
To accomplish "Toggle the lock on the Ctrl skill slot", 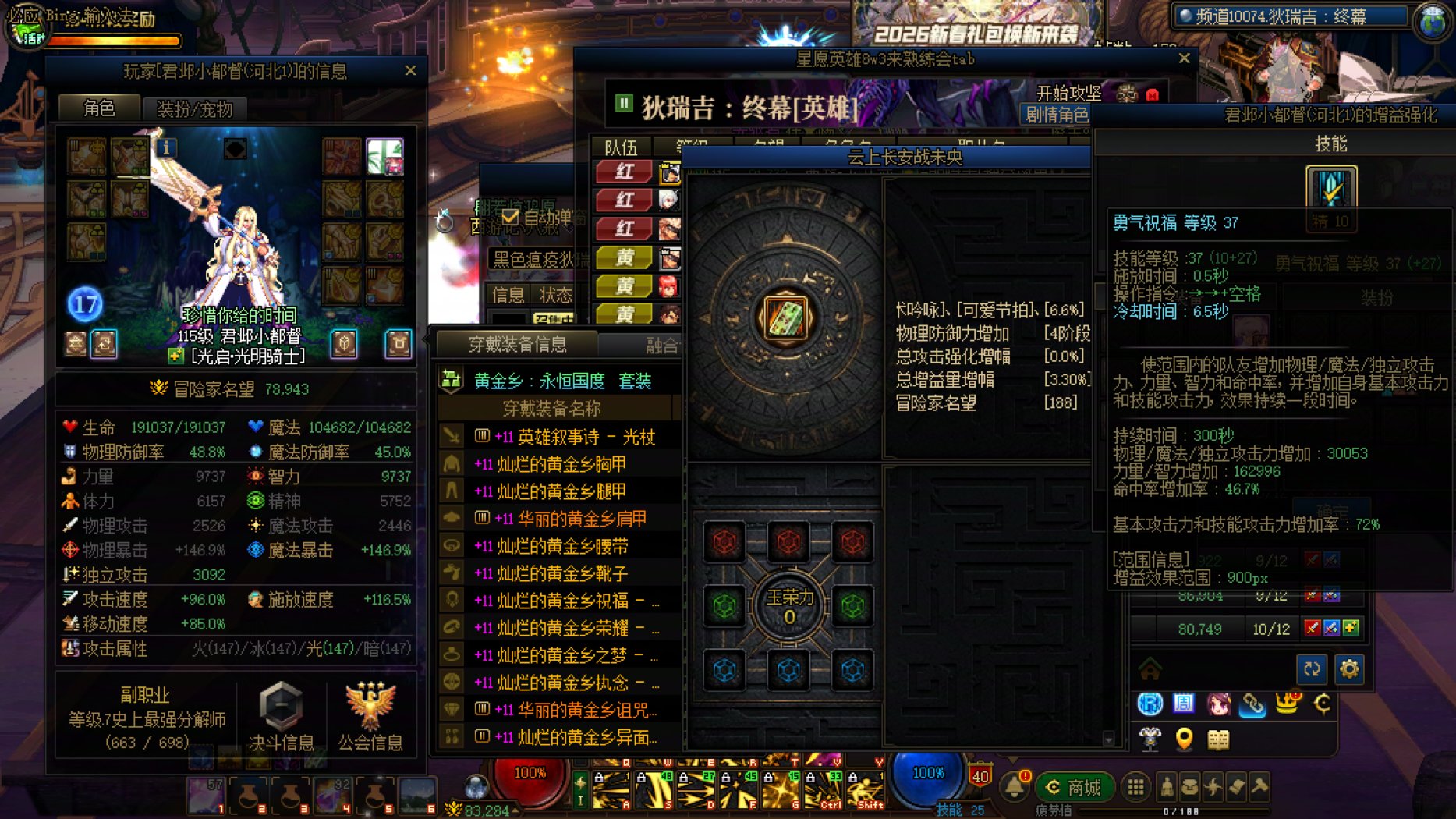I will [x=810, y=778].
